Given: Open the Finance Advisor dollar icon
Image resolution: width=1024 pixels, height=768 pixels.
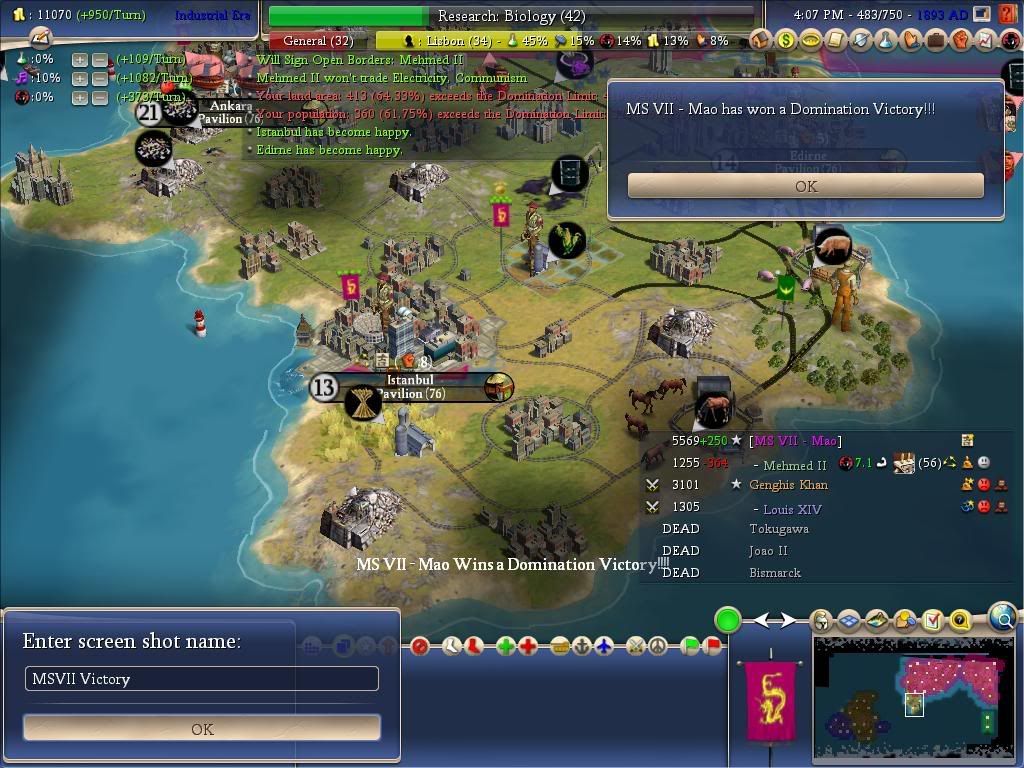Looking at the screenshot, I should tap(786, 41).
